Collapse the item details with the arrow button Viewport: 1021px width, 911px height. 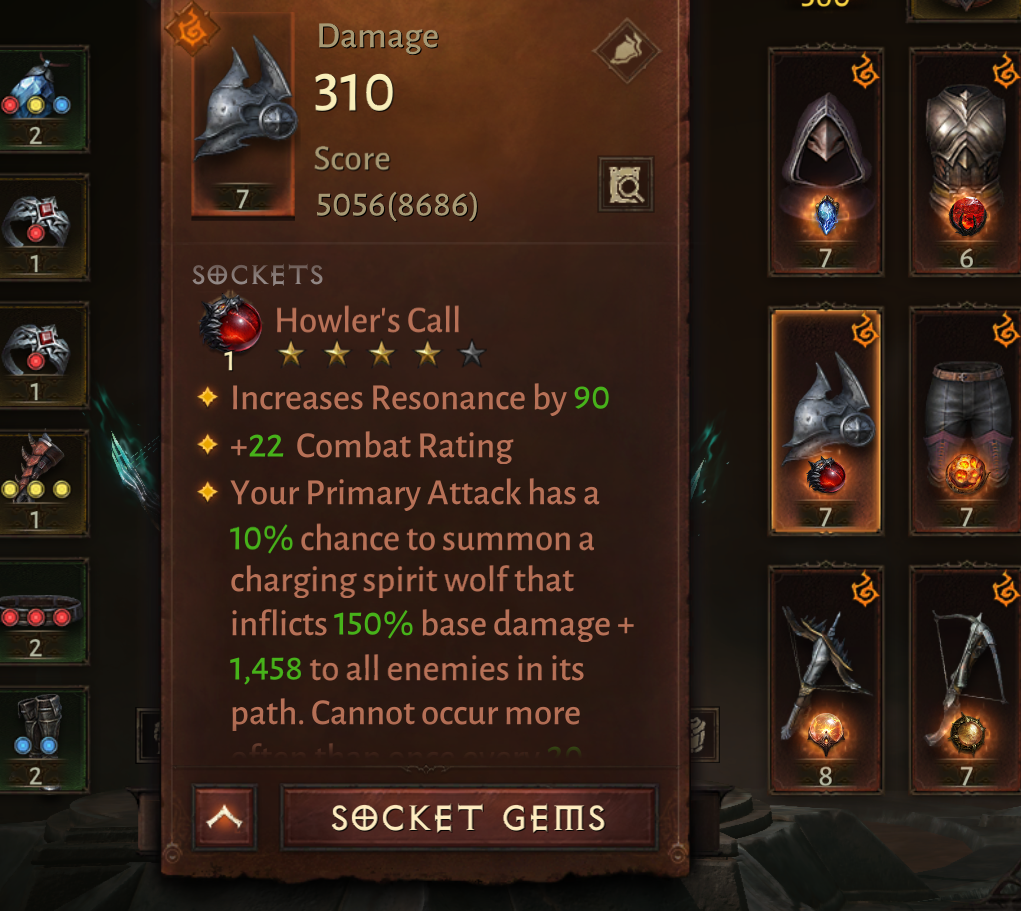[224, 818]
